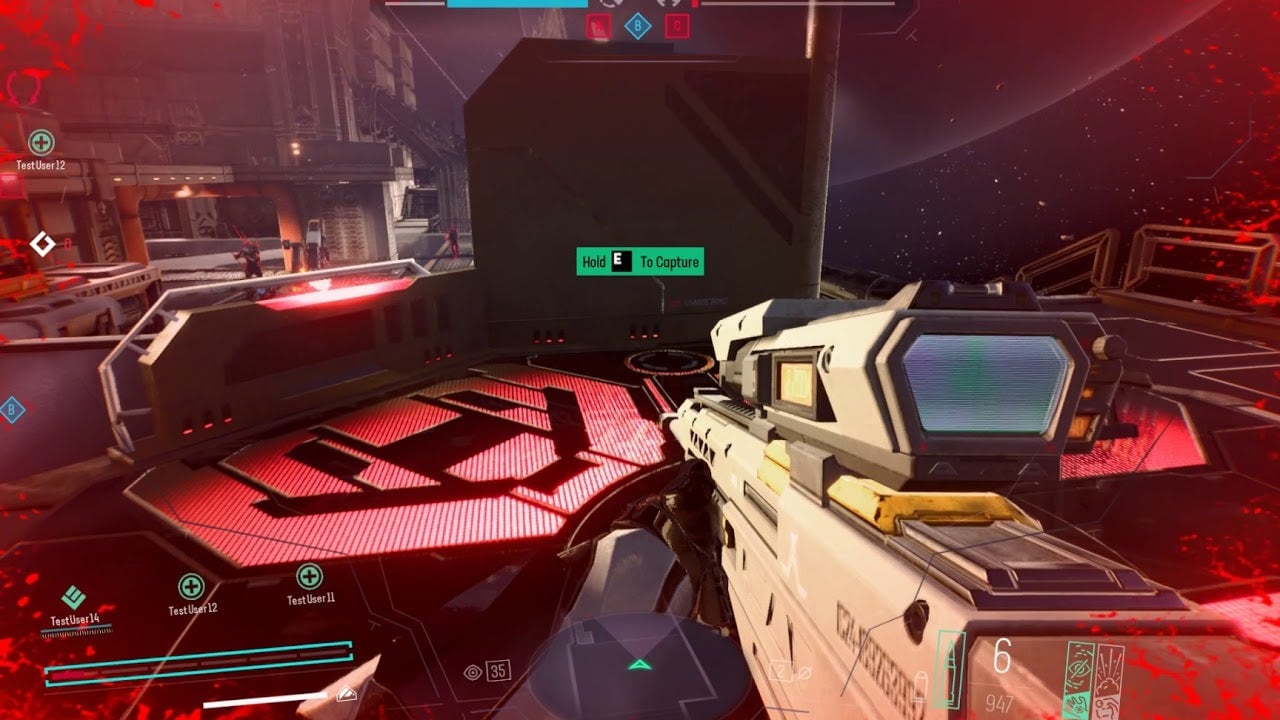Click the eye visibility icon
Image resolution: width=1280 pixels, height=720 pixels.
474,672
